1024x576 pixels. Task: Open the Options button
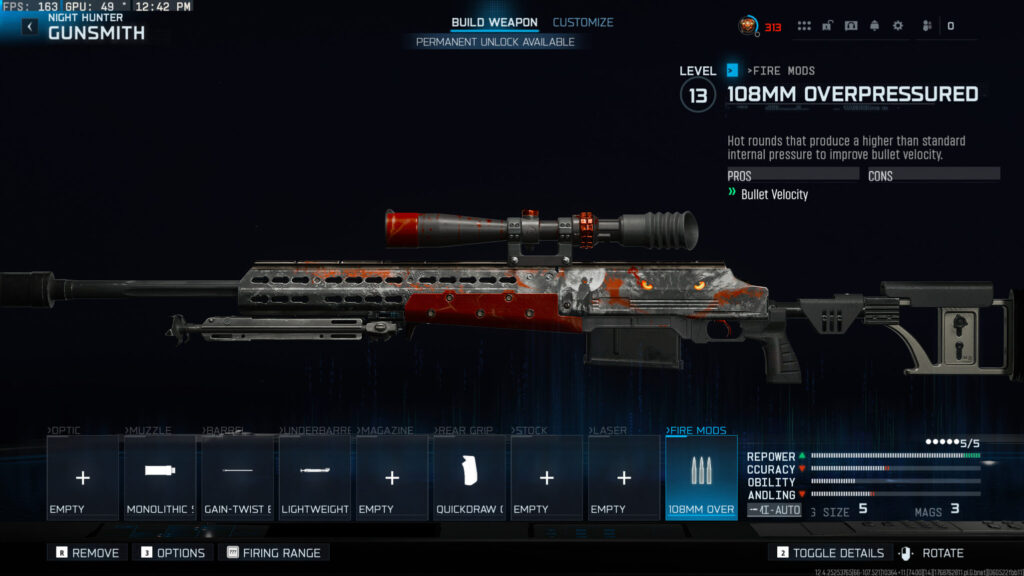tap(172, 553)
